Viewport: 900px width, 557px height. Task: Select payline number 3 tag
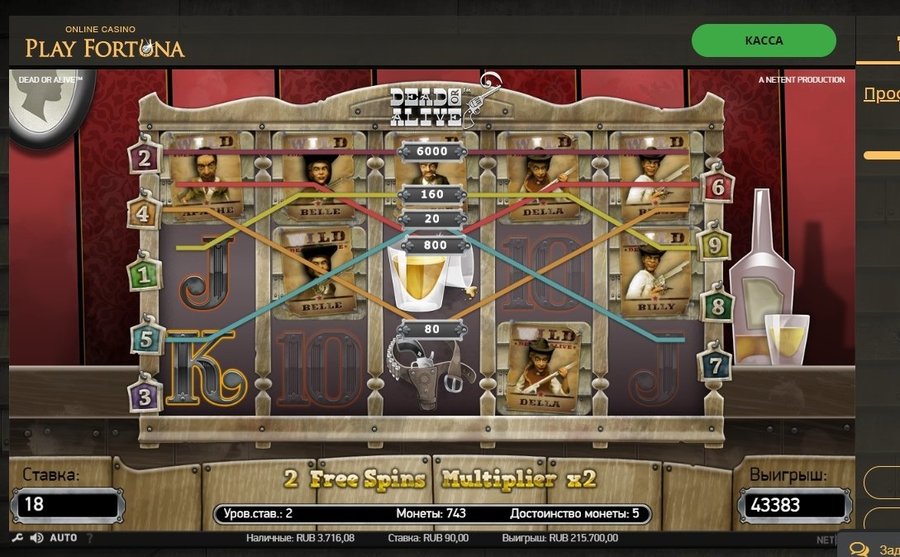click(x=145, y=394)
